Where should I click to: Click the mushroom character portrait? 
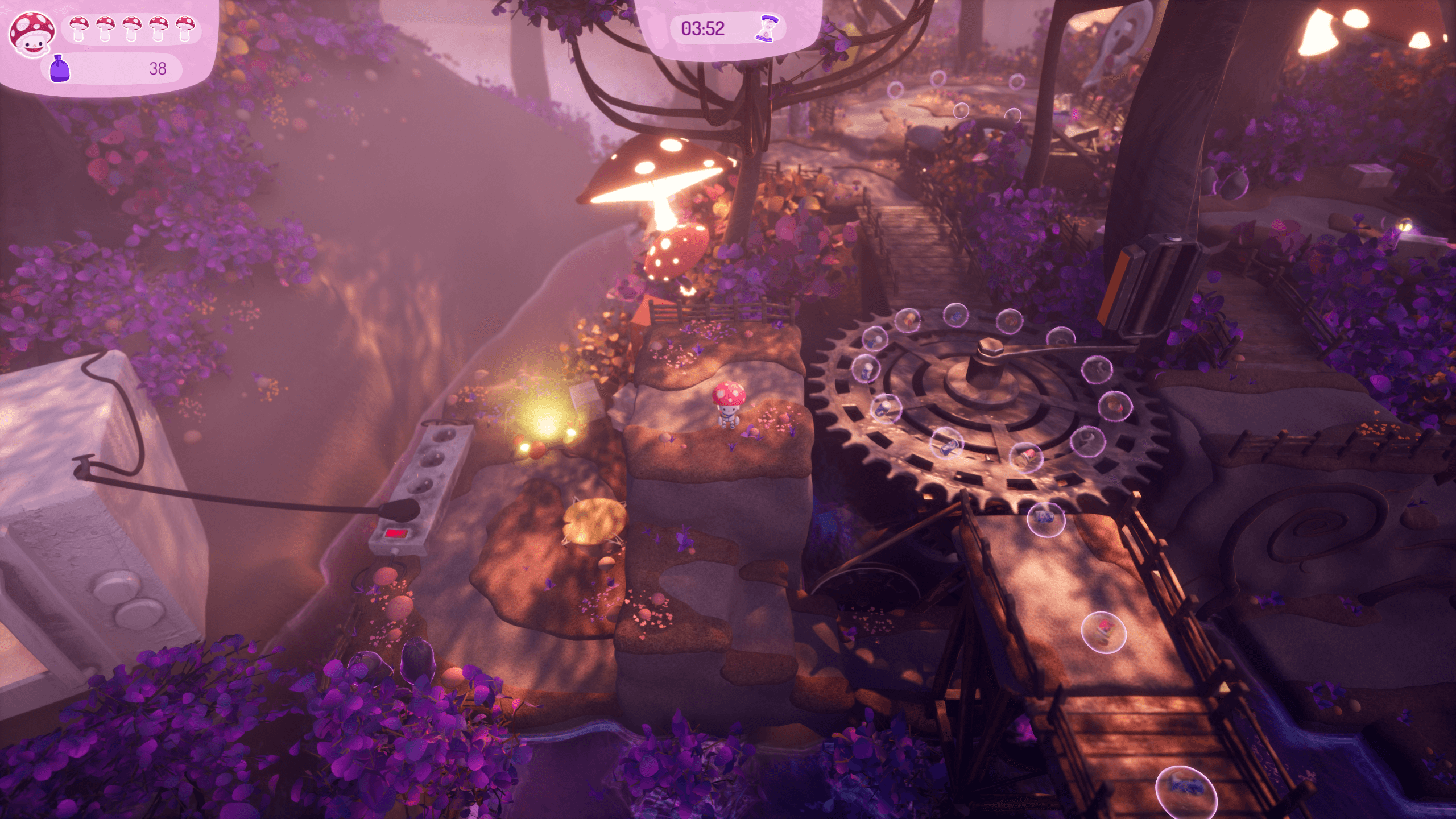click(x=32, y=34)
